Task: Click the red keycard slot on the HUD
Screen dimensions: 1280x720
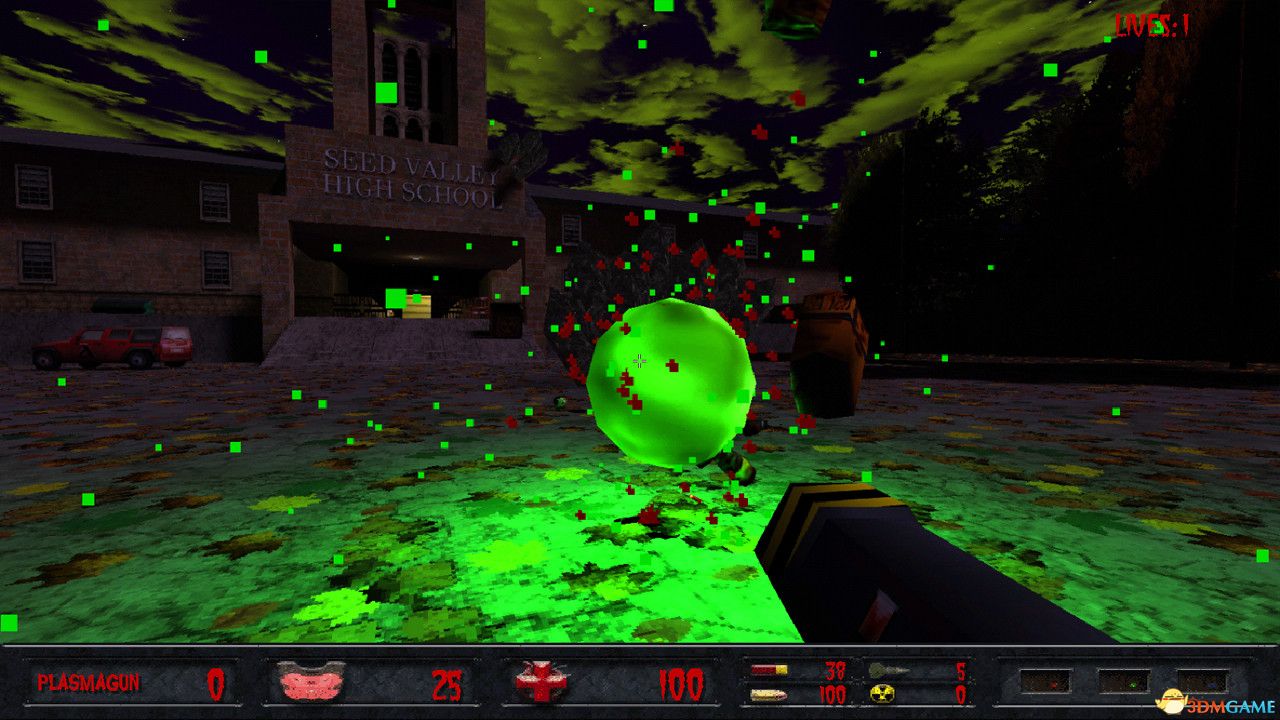Action: [1045, 681]
